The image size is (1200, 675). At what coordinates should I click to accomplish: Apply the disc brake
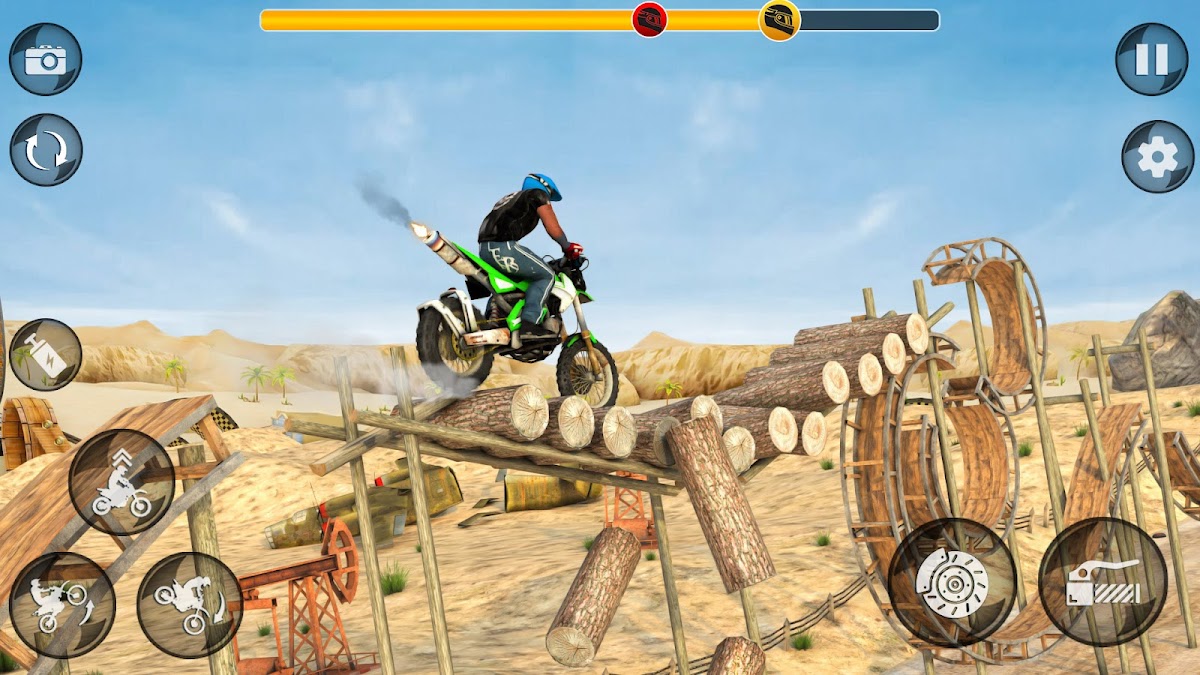(952, 582)
